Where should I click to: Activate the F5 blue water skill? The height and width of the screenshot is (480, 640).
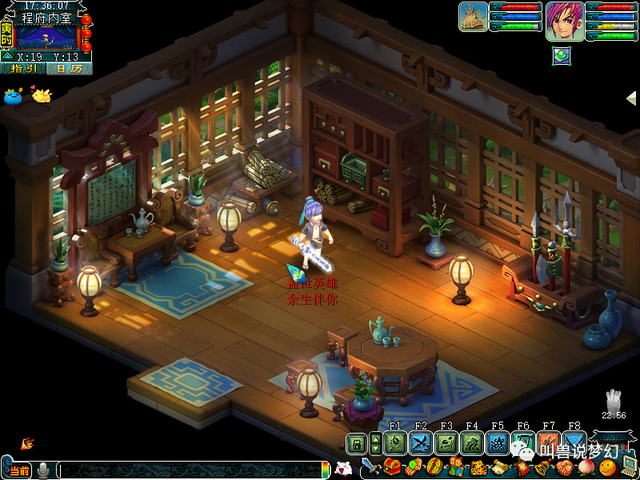coord(498,443)
